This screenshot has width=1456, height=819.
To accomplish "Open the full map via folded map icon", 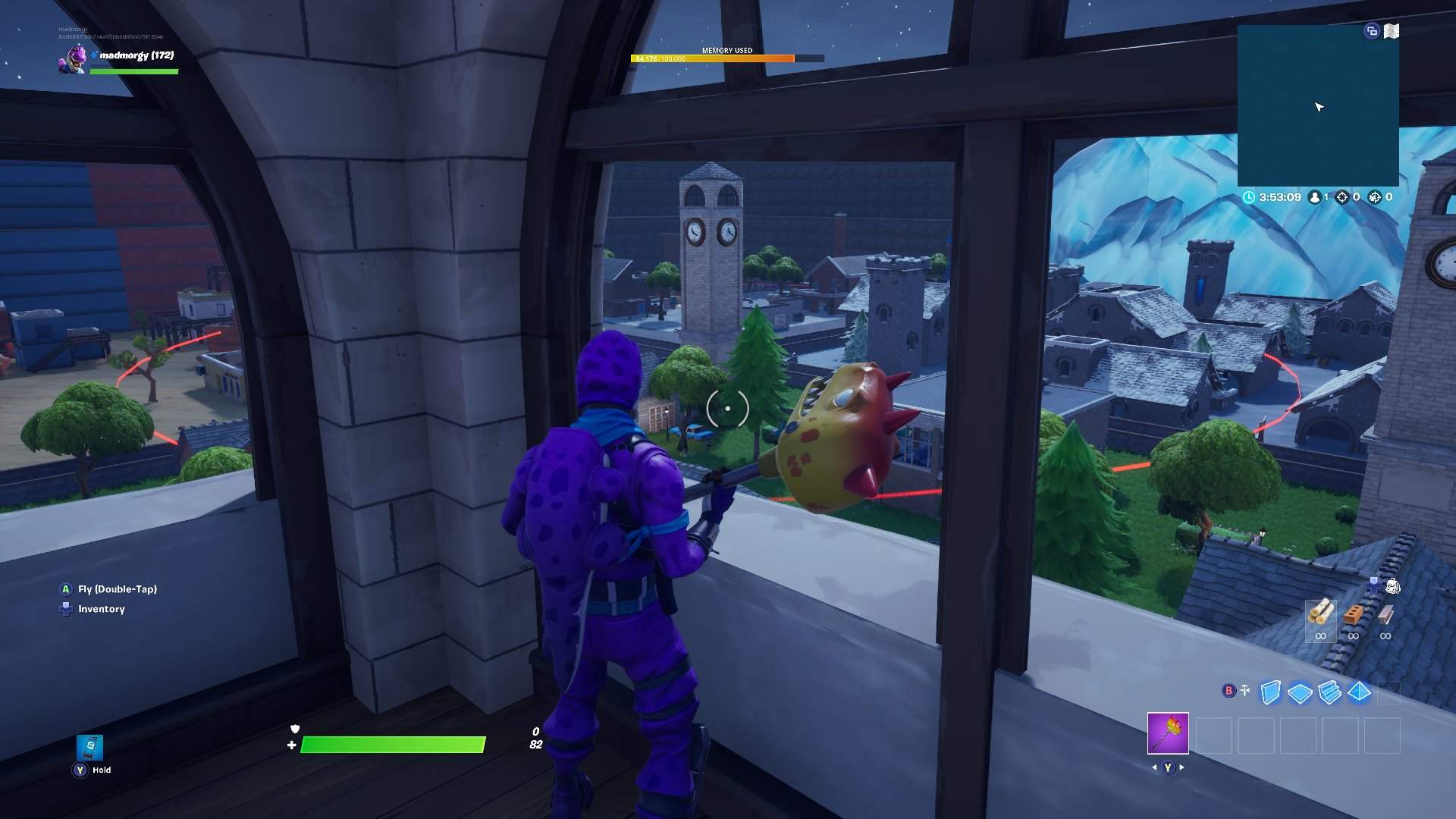I will click(x=1392, y=31).
